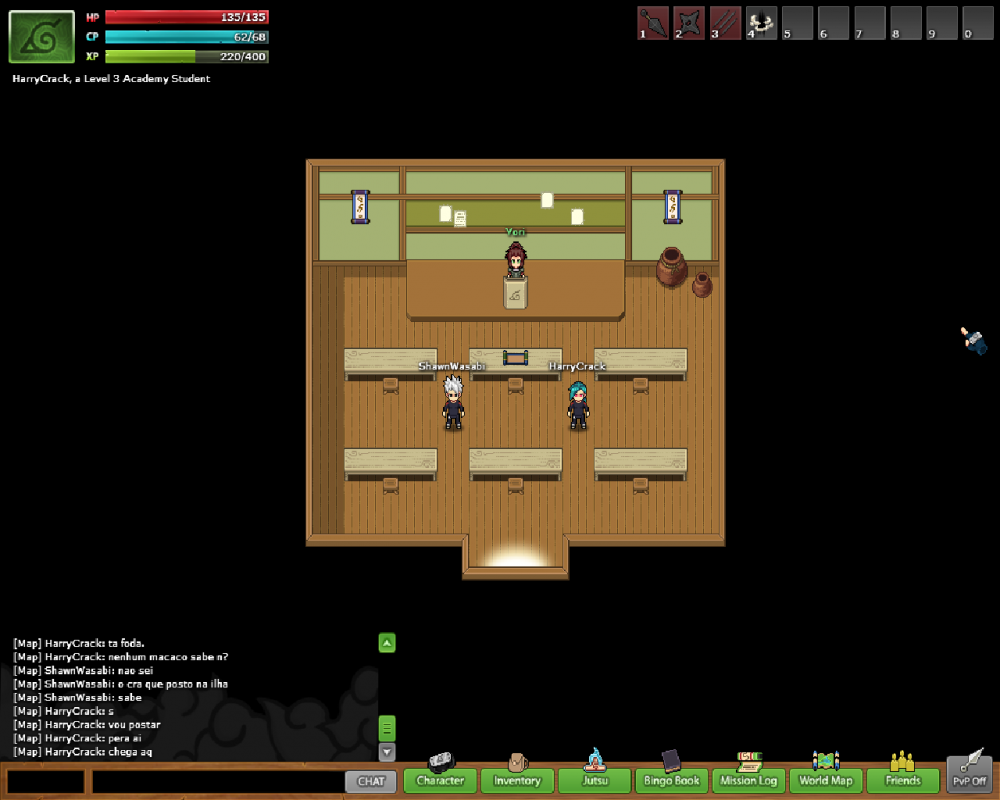1000x800 pixels.
Task: Open the Bingo Book
Action: click(x=671, y=780)
